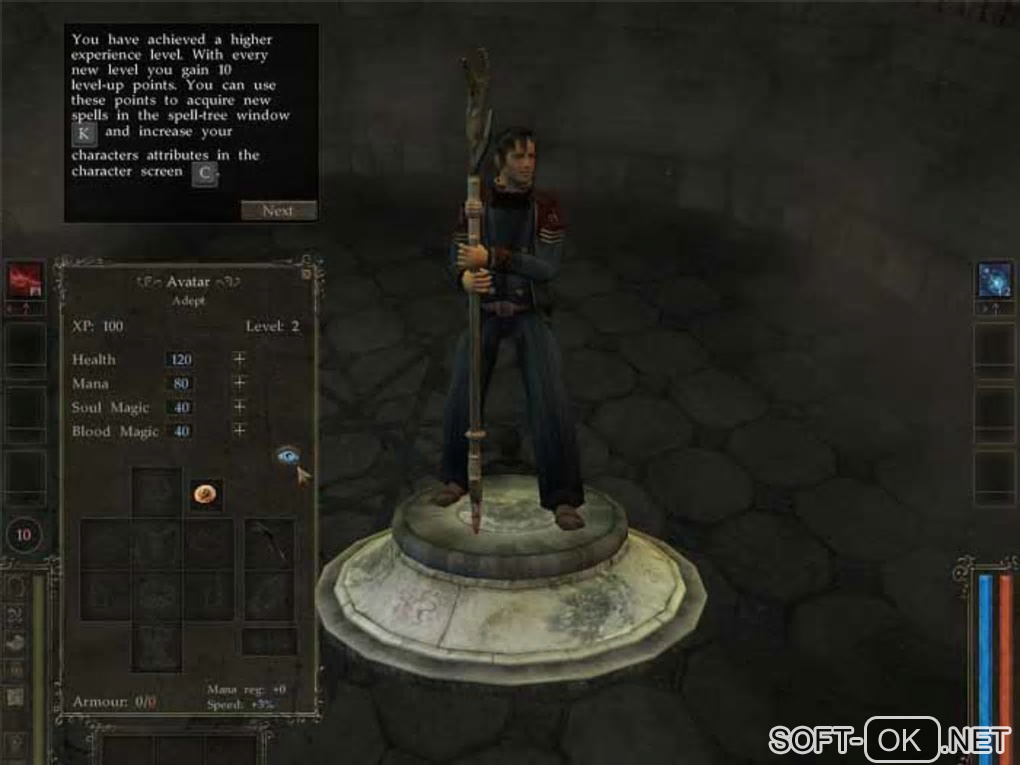Increase the Mana attribute
Screen dimensions: 1020x765
[x=239, y=383]
